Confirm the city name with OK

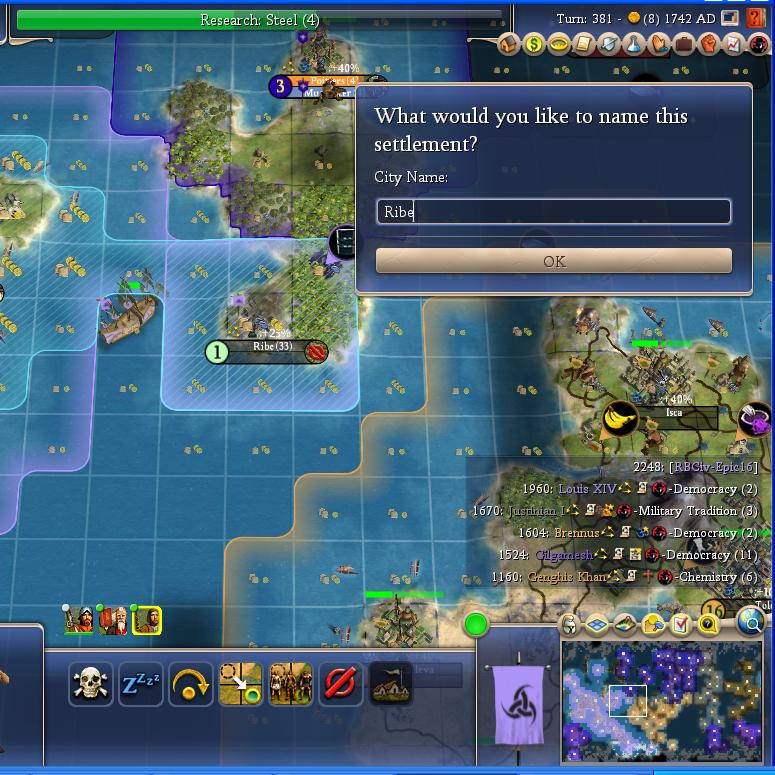coord(553,261)
